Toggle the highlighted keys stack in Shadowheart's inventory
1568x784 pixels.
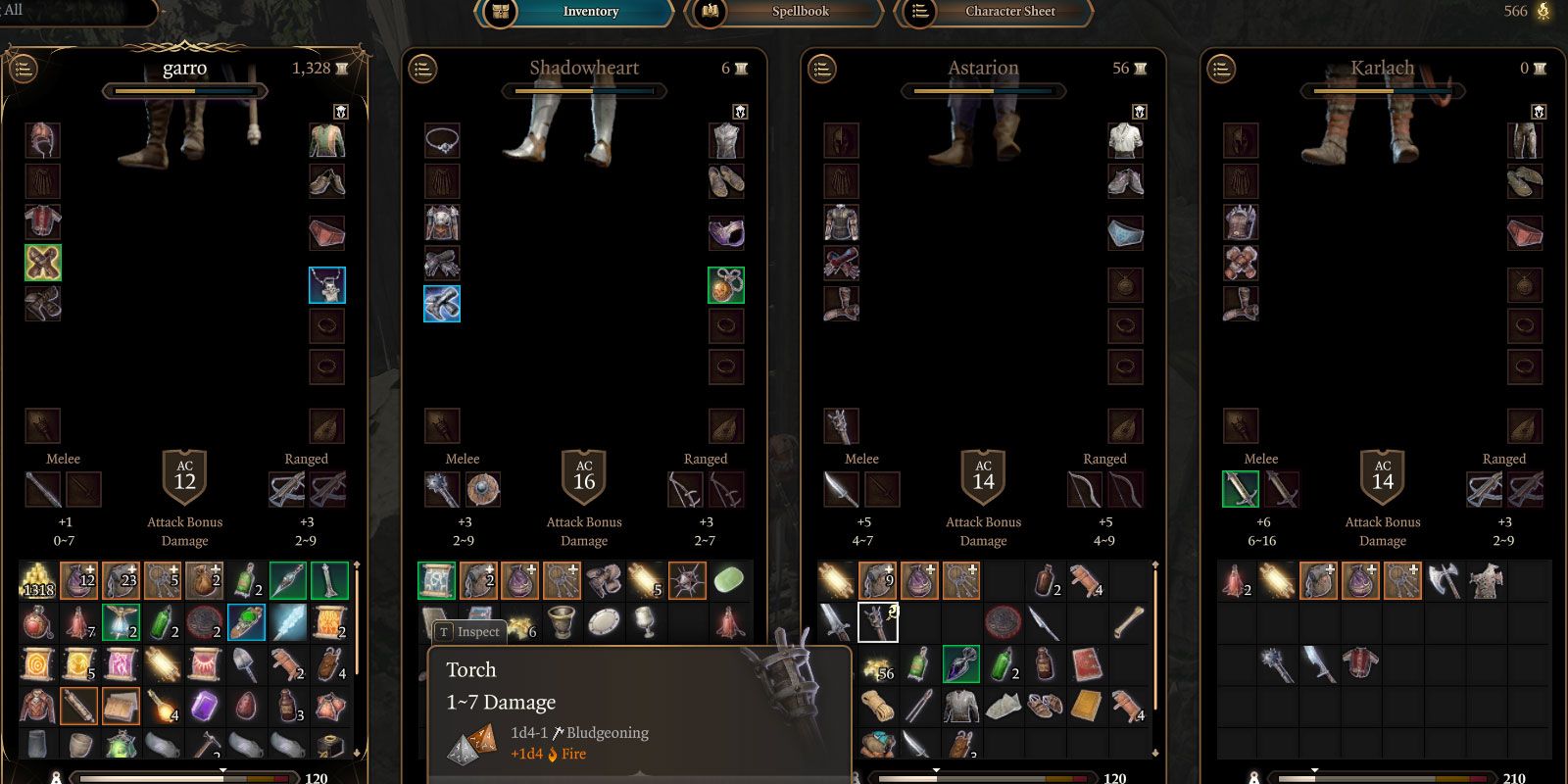[562, 580]
